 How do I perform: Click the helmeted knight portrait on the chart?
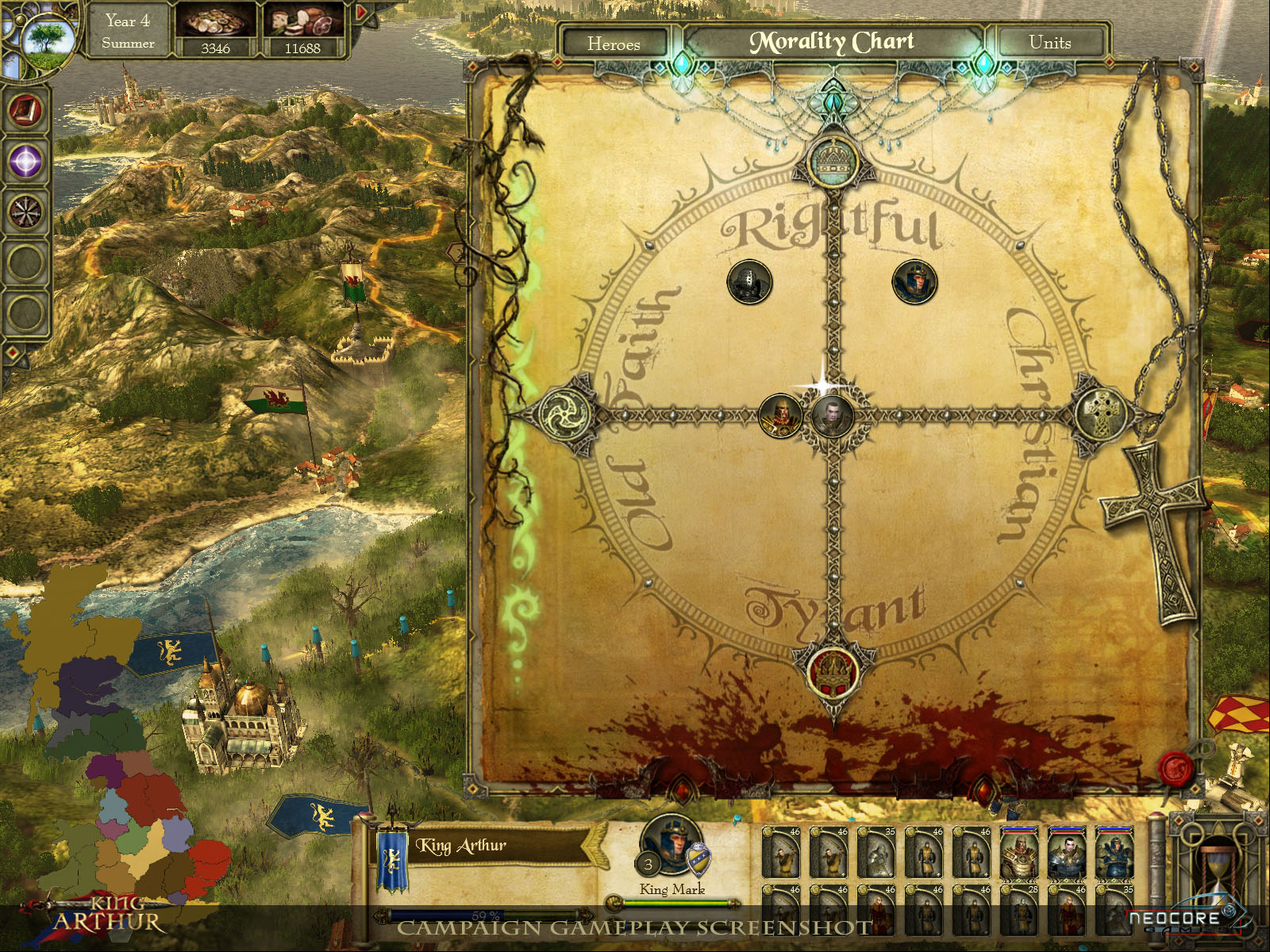[749, 281]
